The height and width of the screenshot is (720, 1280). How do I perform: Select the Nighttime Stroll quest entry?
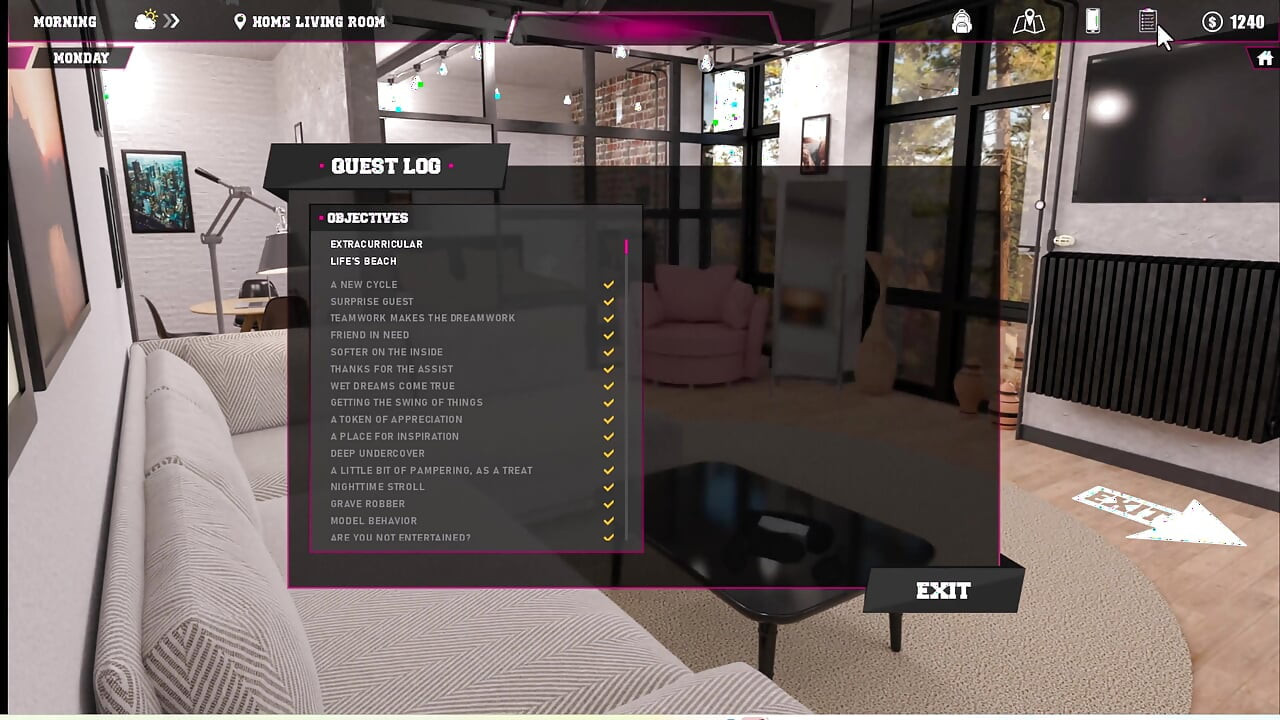pyautogui.click(x=378, y=487)
